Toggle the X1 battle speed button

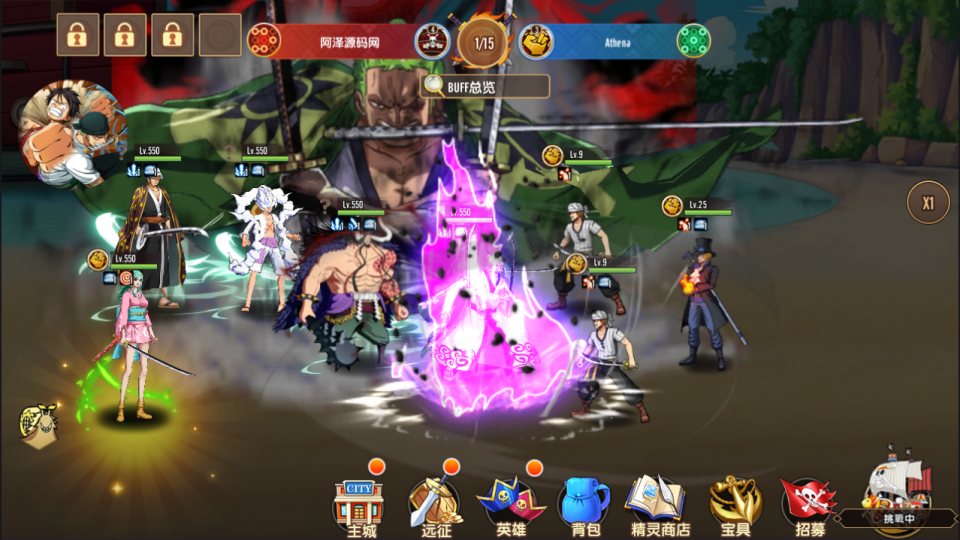[927, 203]
